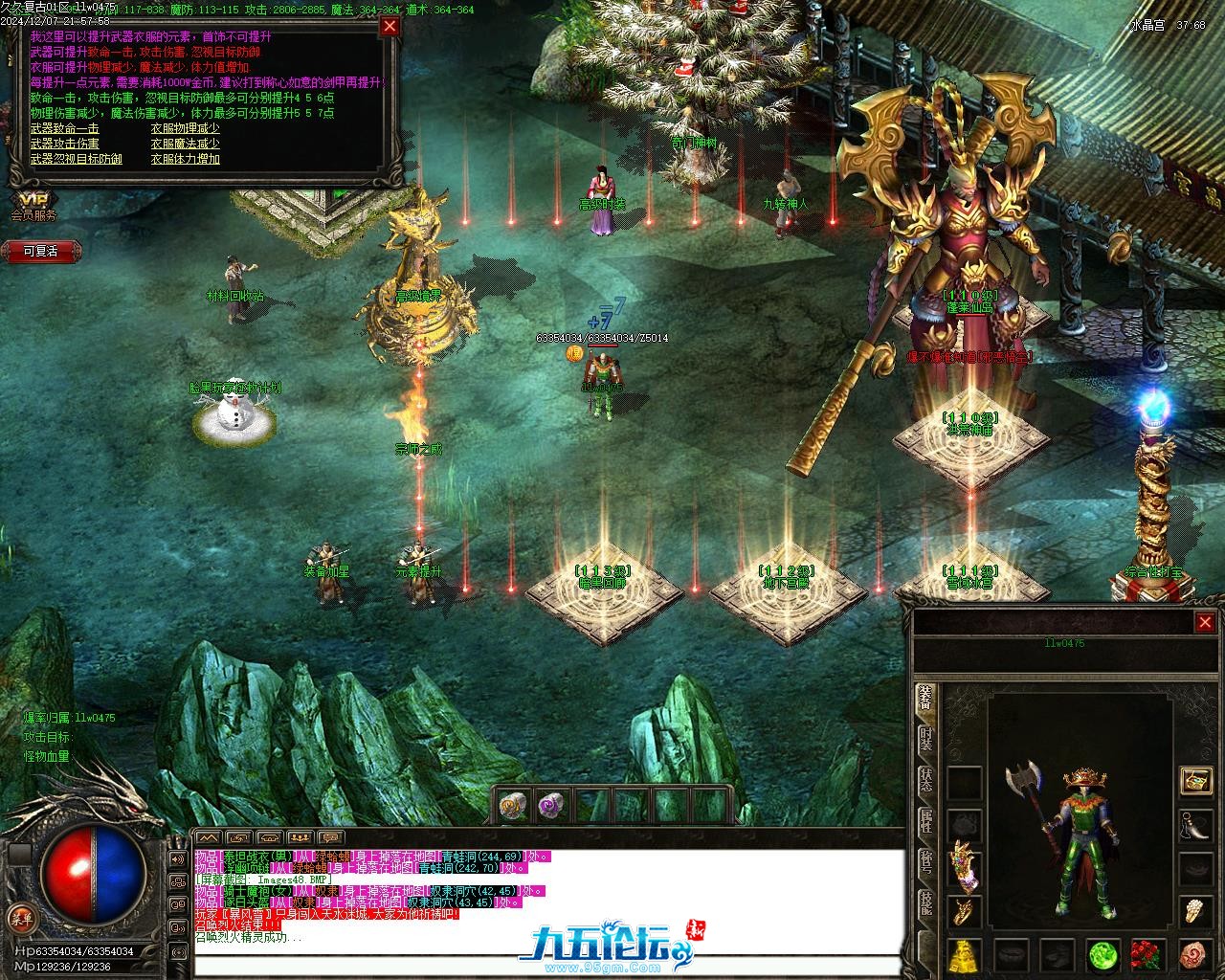Switch to the 称号 title tab
This screenshot has height=980, width=1225.
[x=925, y=861]
